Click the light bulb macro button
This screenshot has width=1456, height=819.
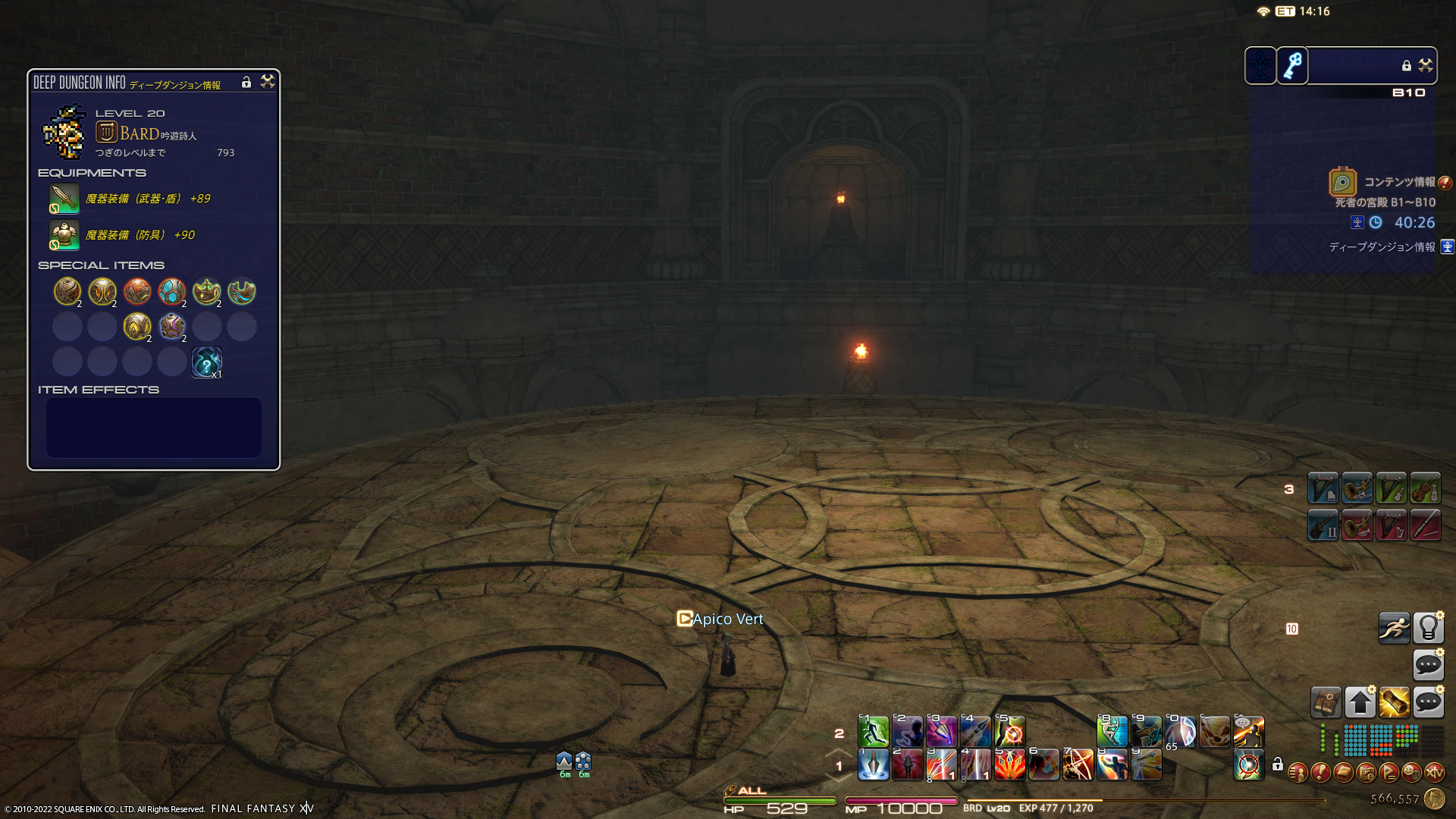(1428, 628)
